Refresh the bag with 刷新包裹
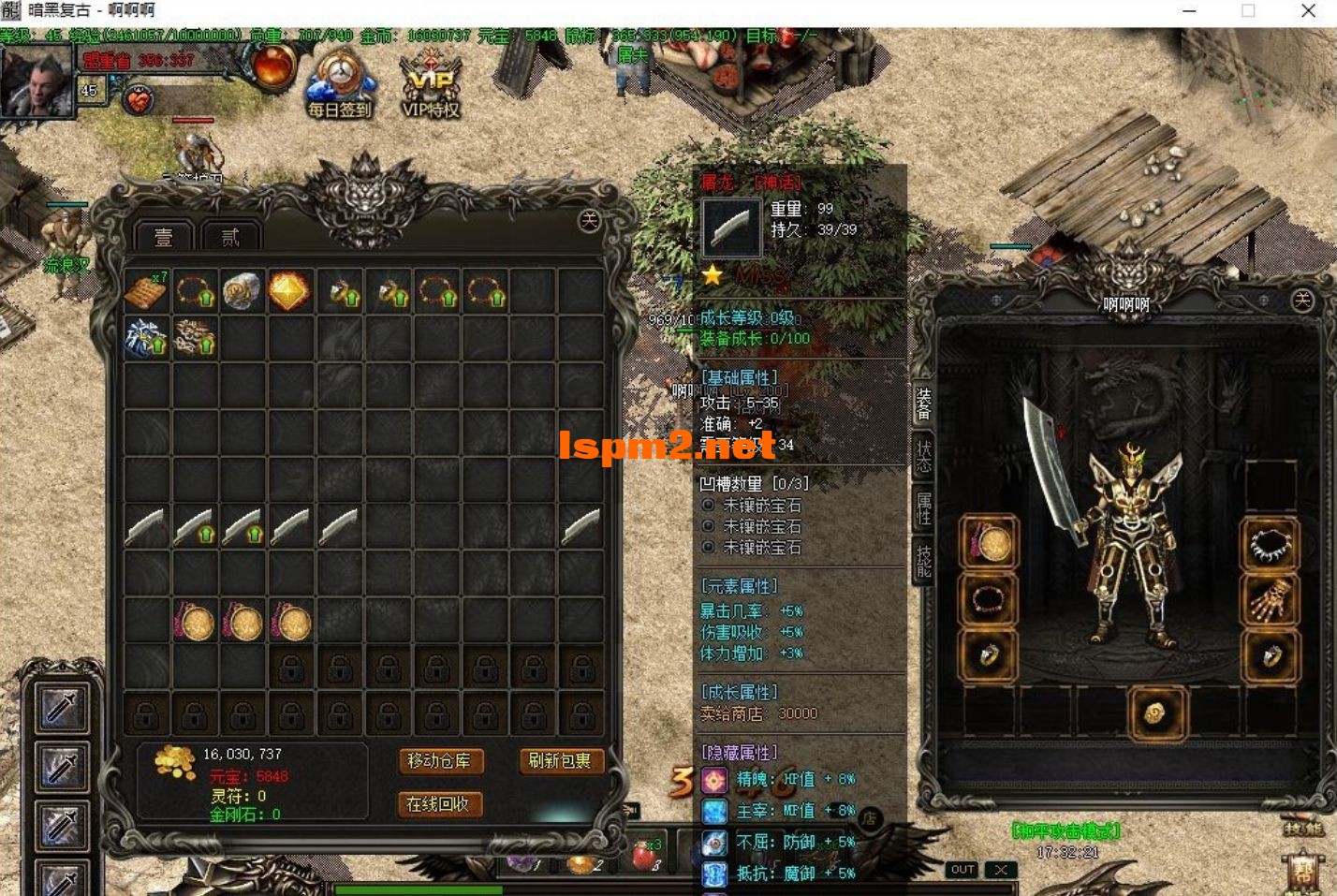Screen dimensions: 1337x896 (x=559, y=761)
